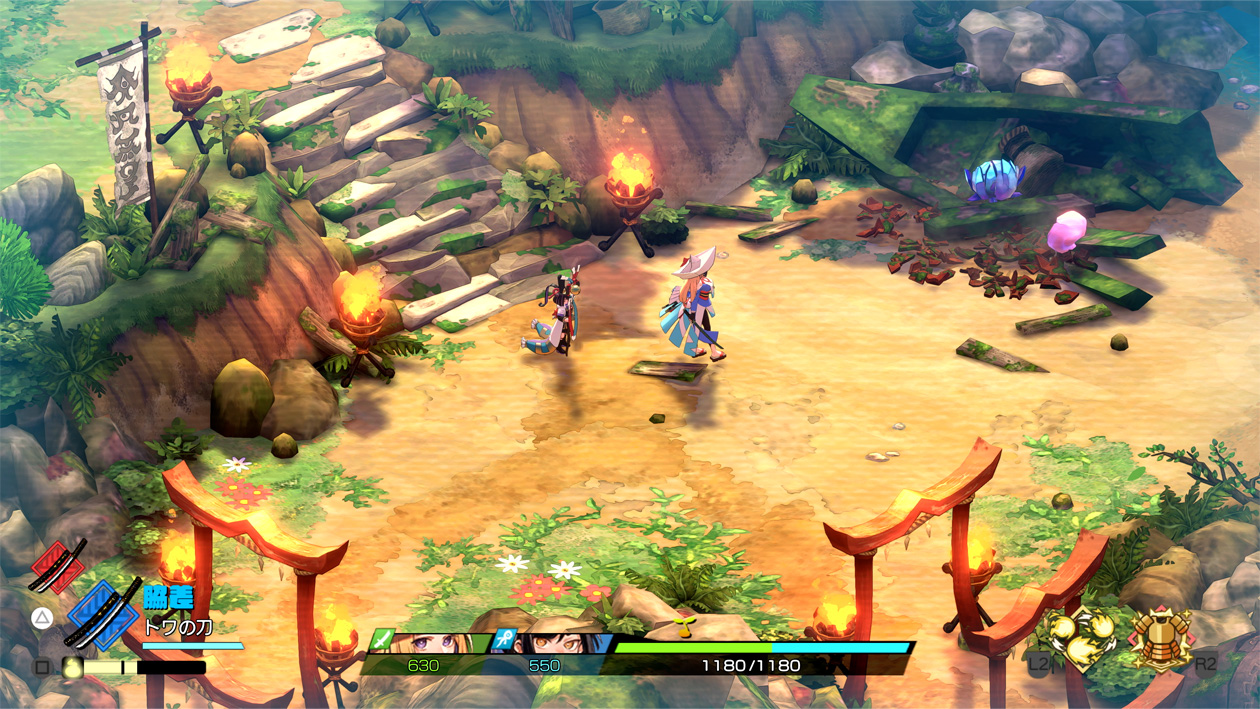Click the glowing gourd item icon

(72, 667)
